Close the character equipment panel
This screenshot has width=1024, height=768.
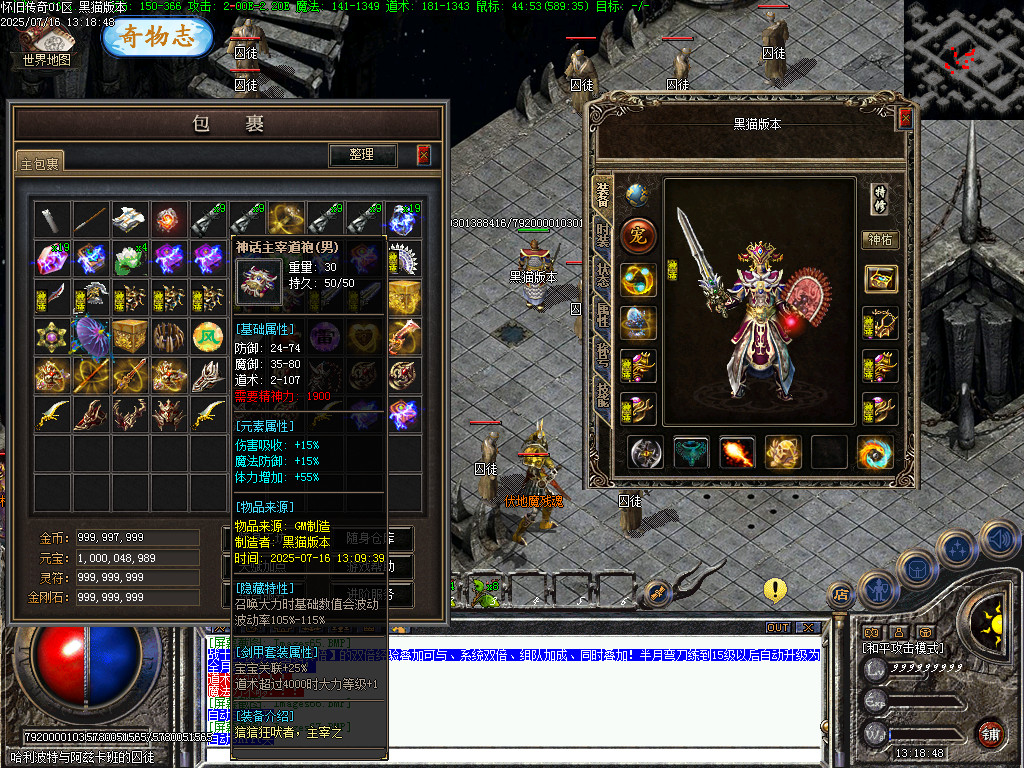tap(905, 118)
